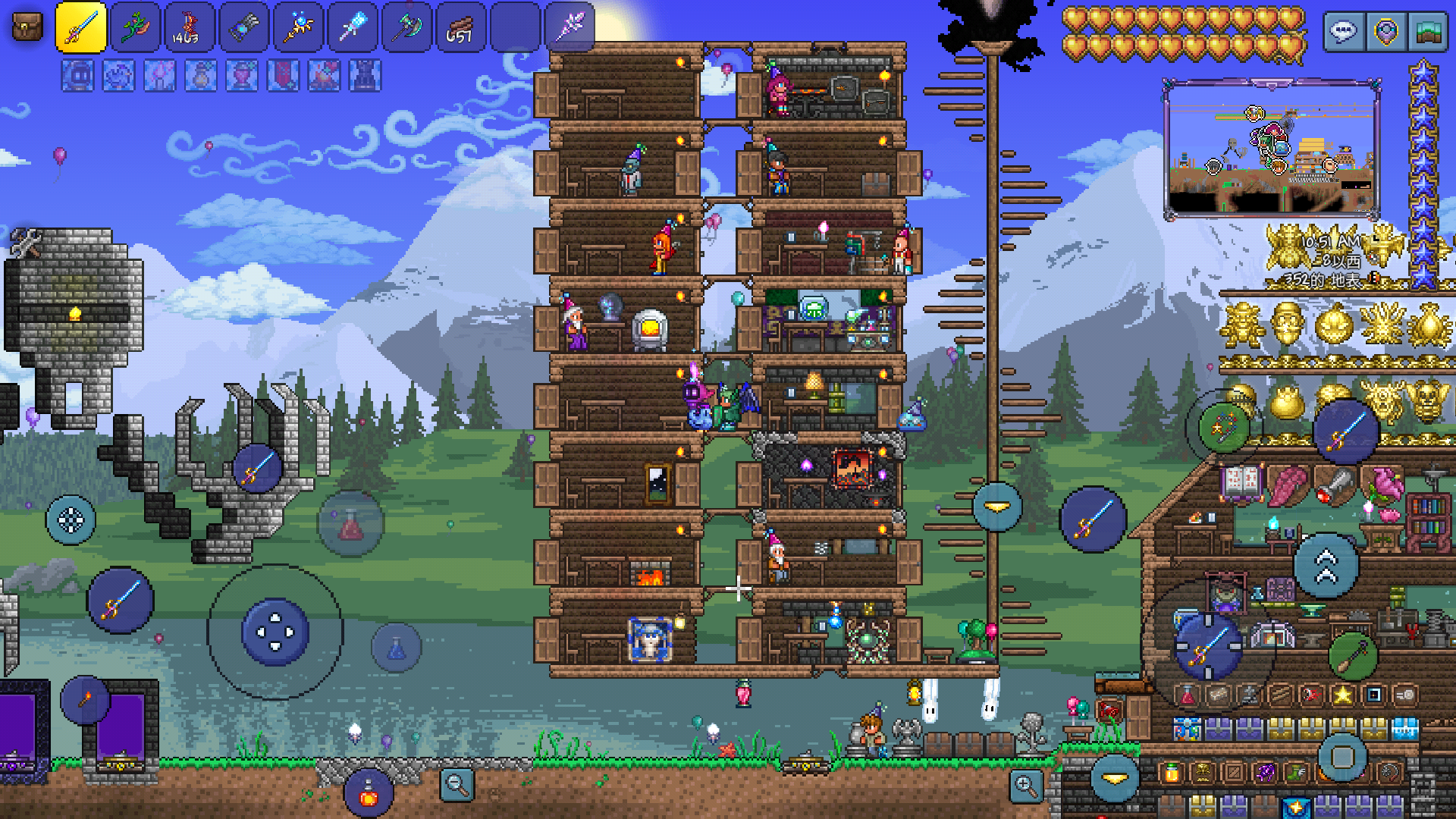Toggle the smart cursor crosshair button
Viewport: 1456px width, 819px height.
point(71,520)
